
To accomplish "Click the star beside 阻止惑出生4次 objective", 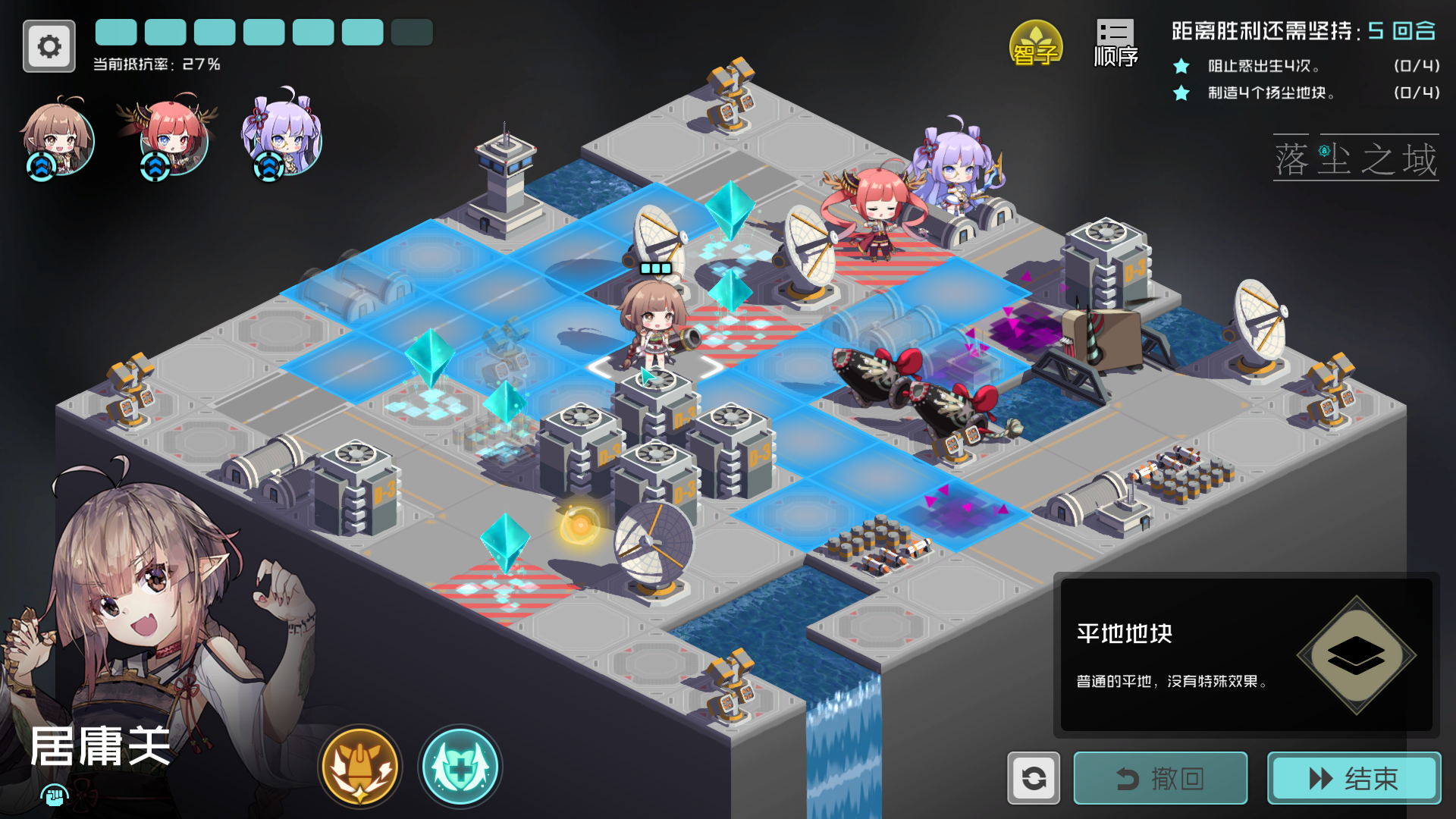I will pyautogui.click(x=1180, y=67).
